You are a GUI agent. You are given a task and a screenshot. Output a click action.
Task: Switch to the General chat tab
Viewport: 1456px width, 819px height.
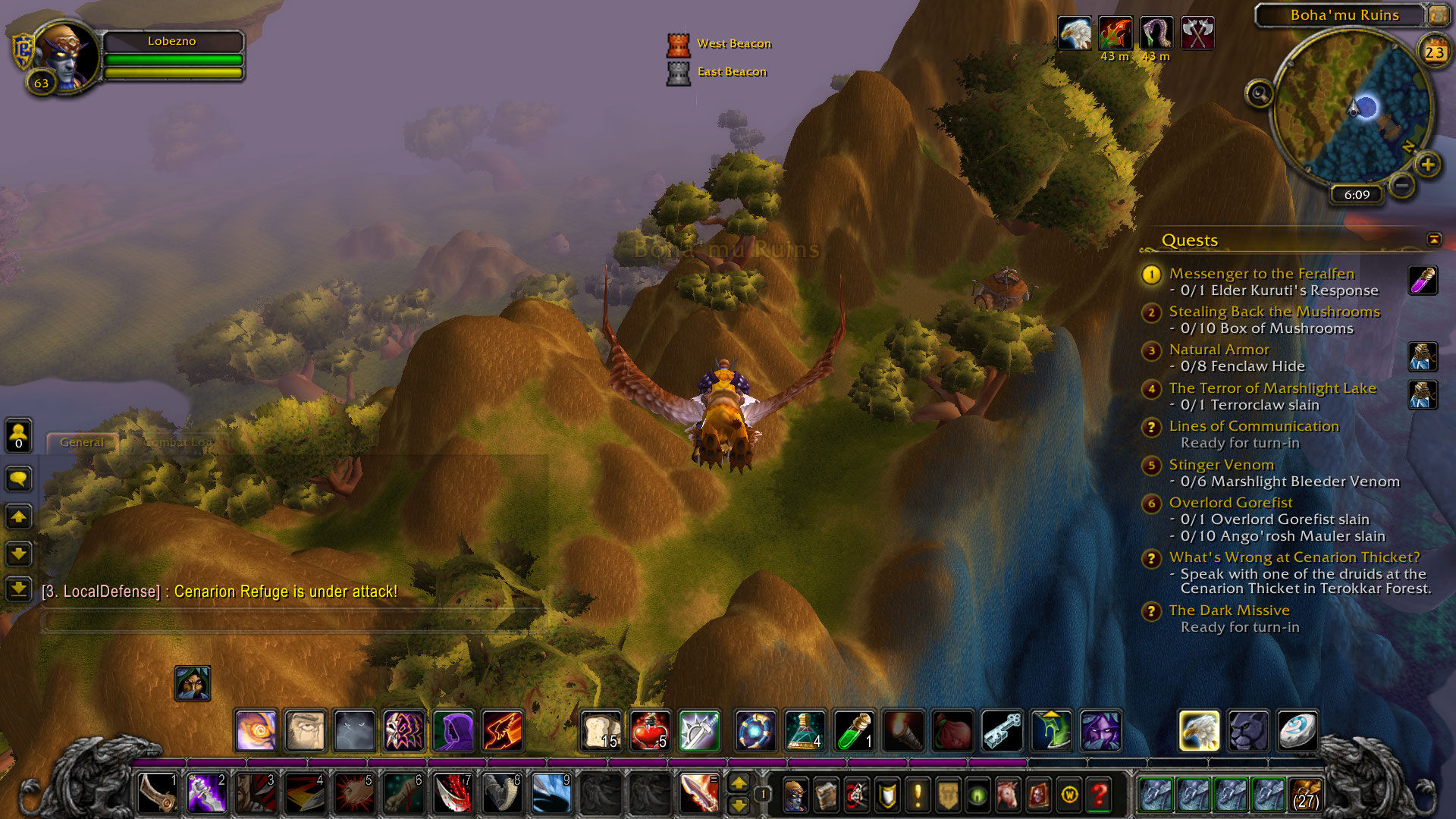[82, 442]
